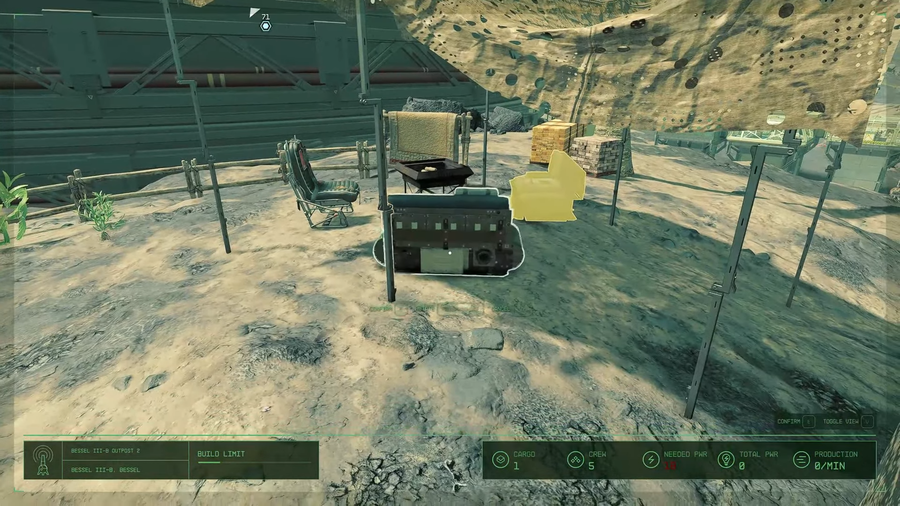Image resolution: width=900 pixels, height=506 pixels.
Task: Pick the yellow-highlighted outpost object
Action: point(548,187)
